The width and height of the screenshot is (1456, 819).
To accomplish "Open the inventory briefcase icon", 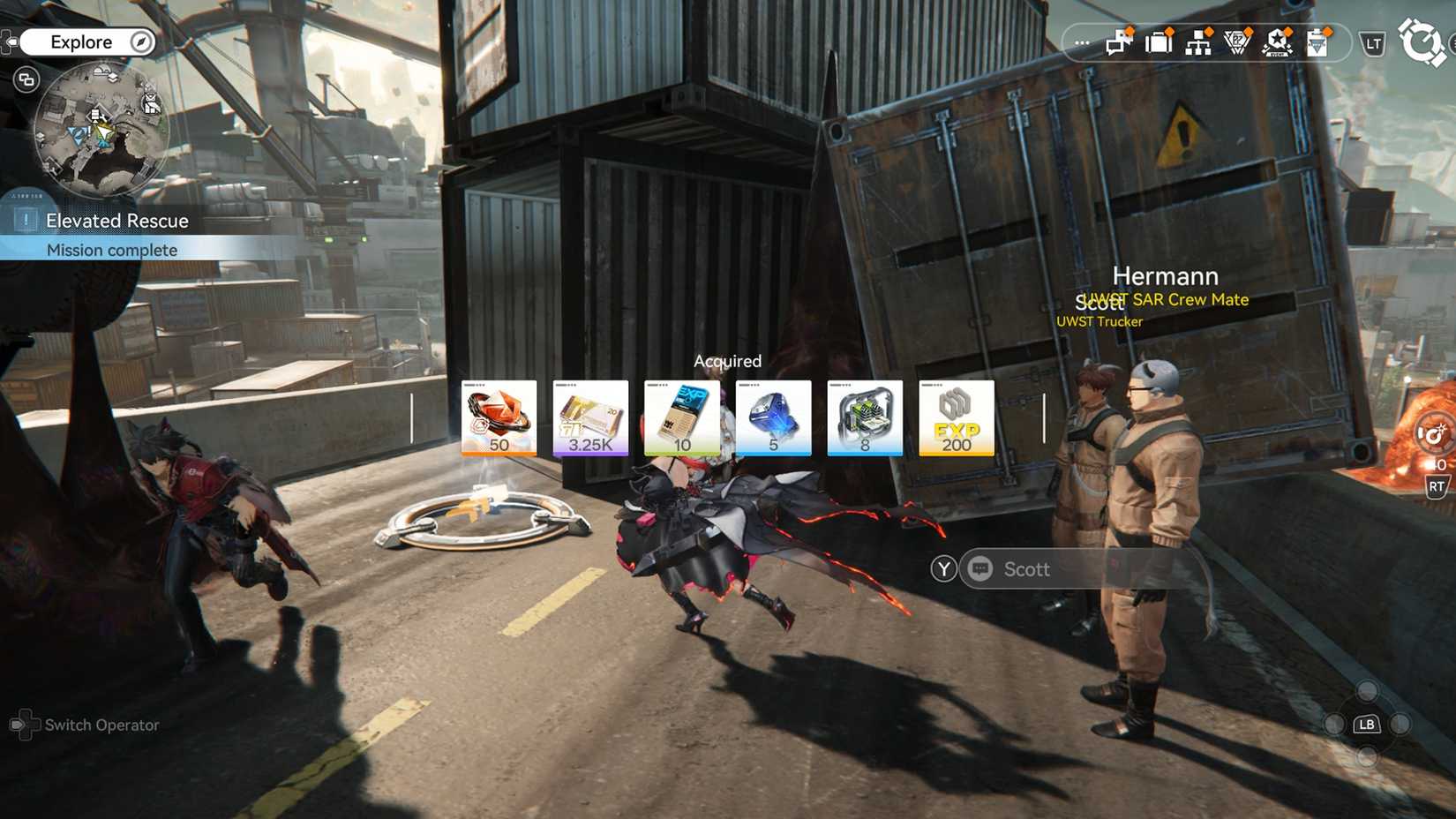I will tap(1157, 41).
